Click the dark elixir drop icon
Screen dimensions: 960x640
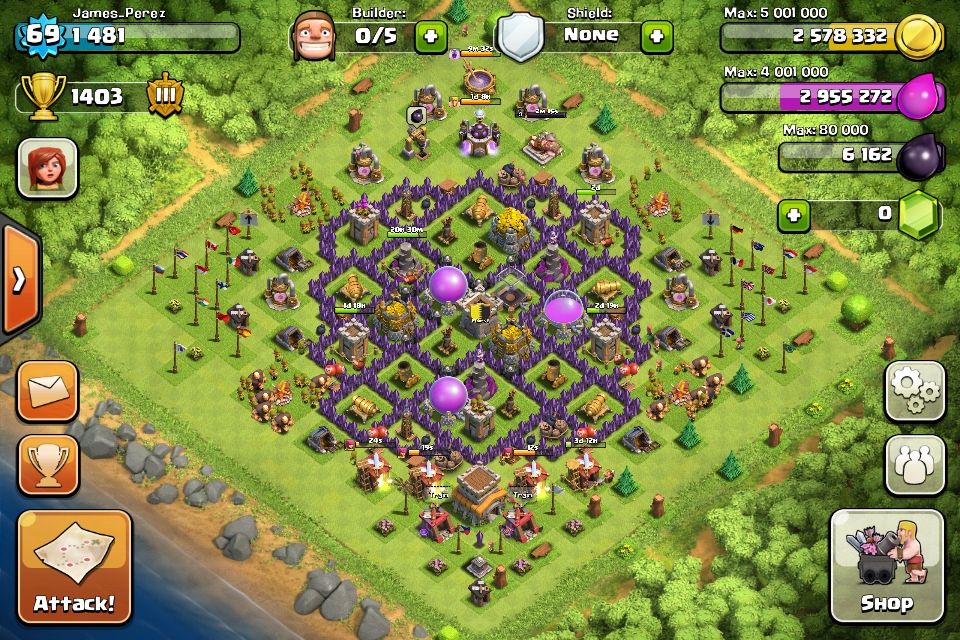pos(916,157)
